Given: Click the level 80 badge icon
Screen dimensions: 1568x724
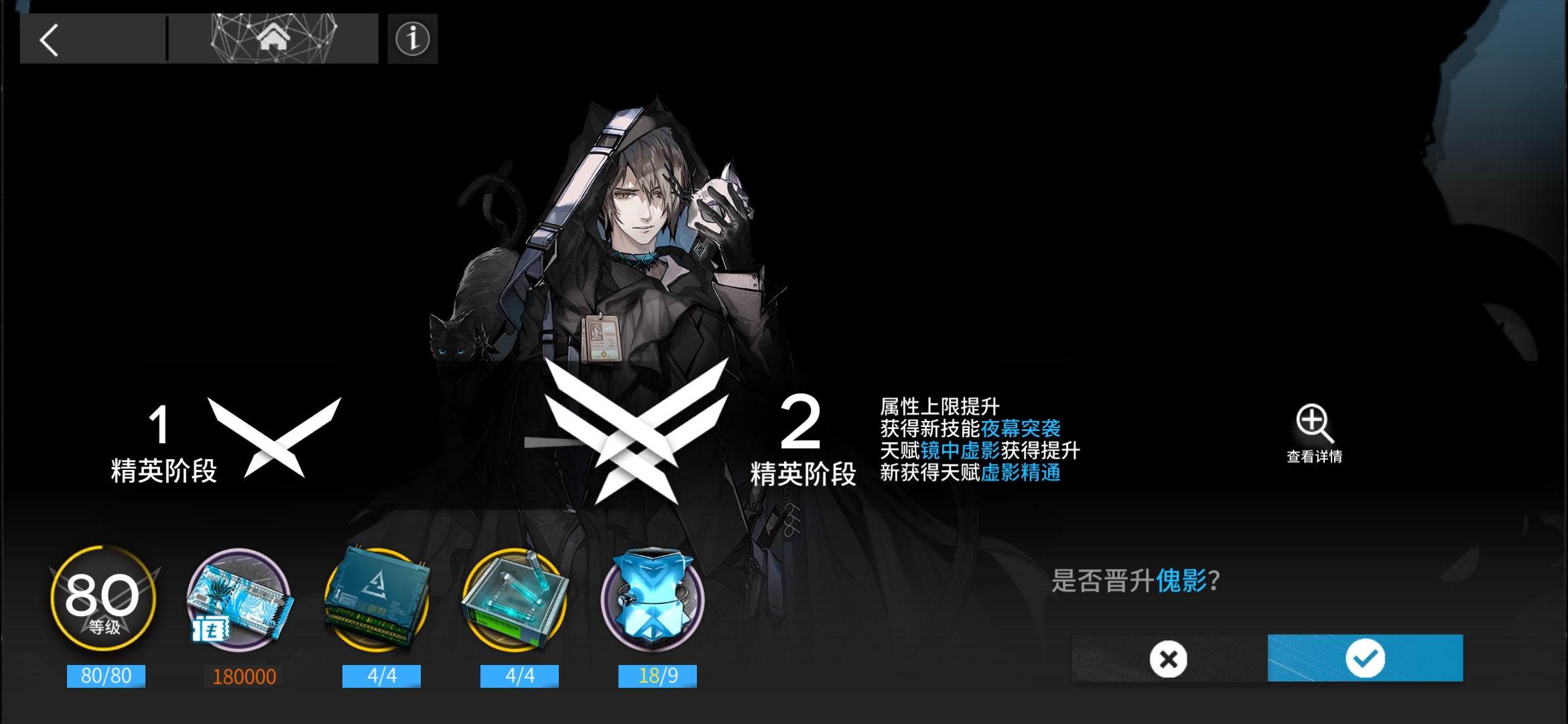Looking at the screenshot, I should (104, 597).
